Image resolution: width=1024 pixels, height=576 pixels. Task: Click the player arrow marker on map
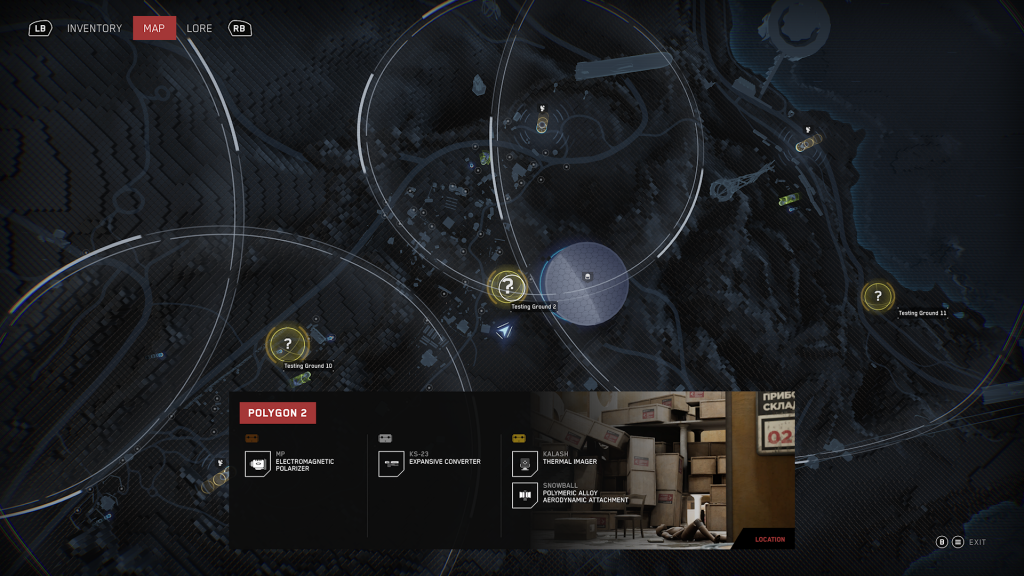506,330
